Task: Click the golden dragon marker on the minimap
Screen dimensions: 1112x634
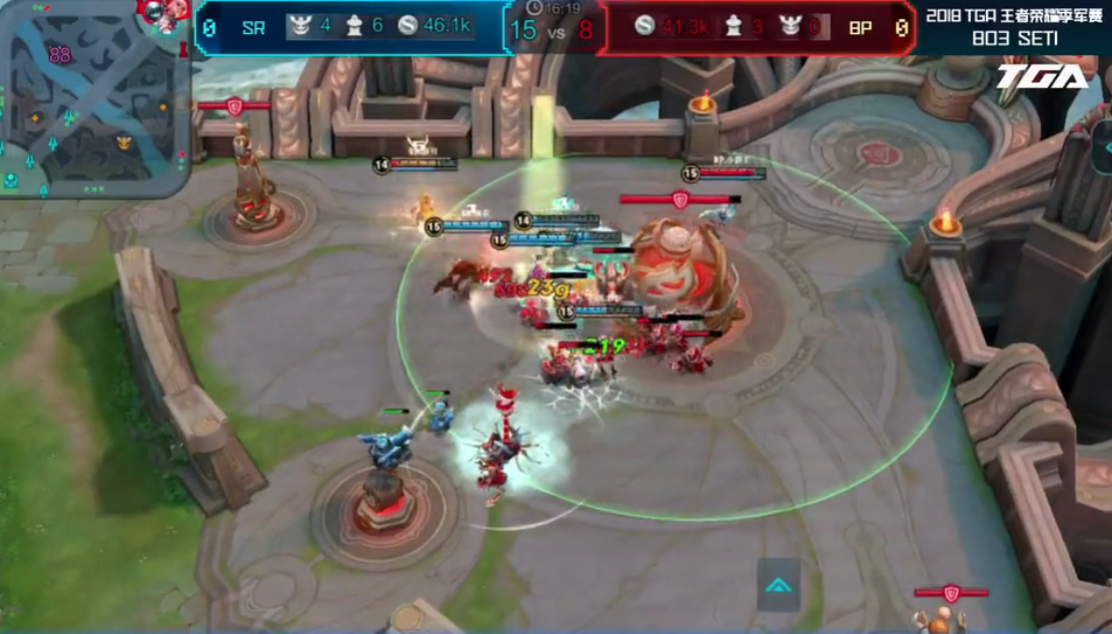Action: tap(124, 142)
